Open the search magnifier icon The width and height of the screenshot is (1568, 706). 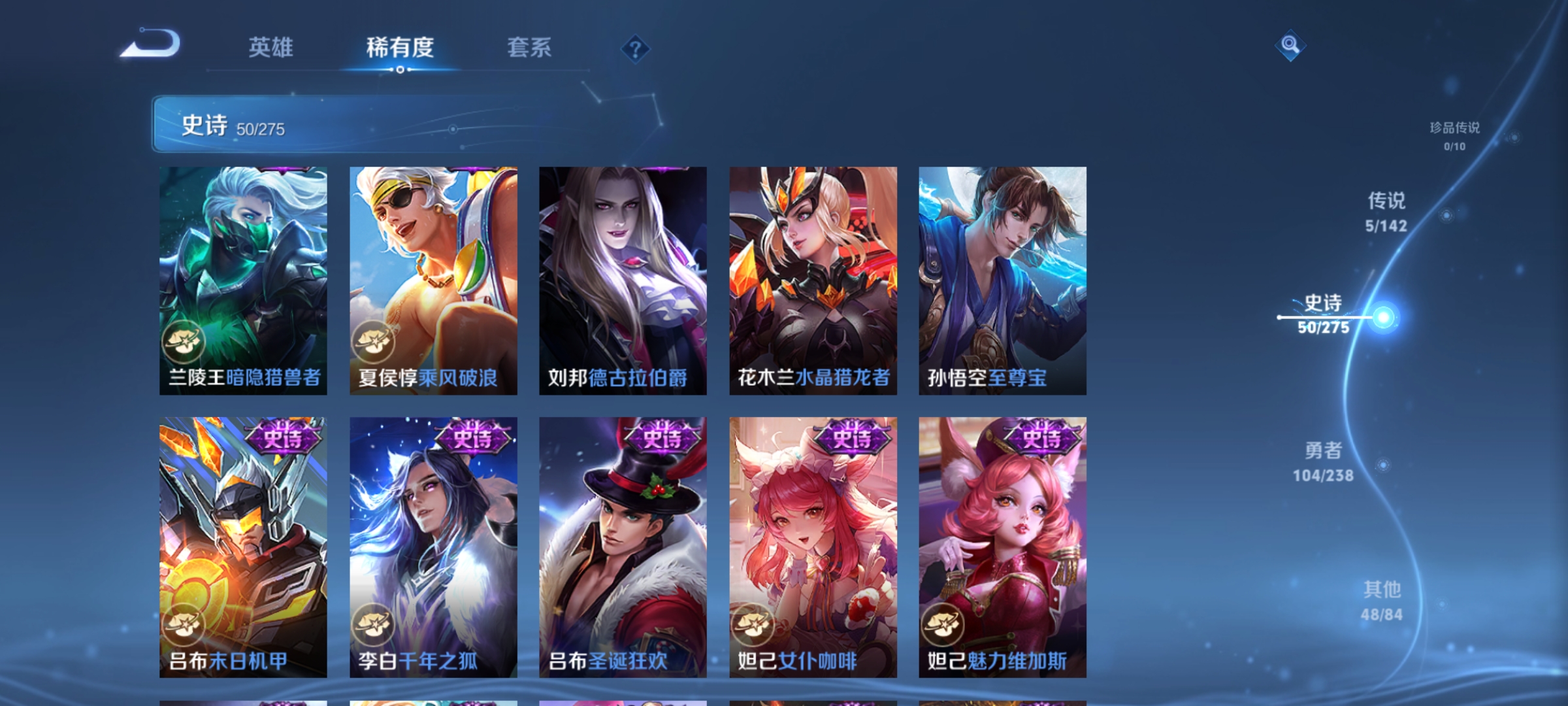click(1292, 46)
